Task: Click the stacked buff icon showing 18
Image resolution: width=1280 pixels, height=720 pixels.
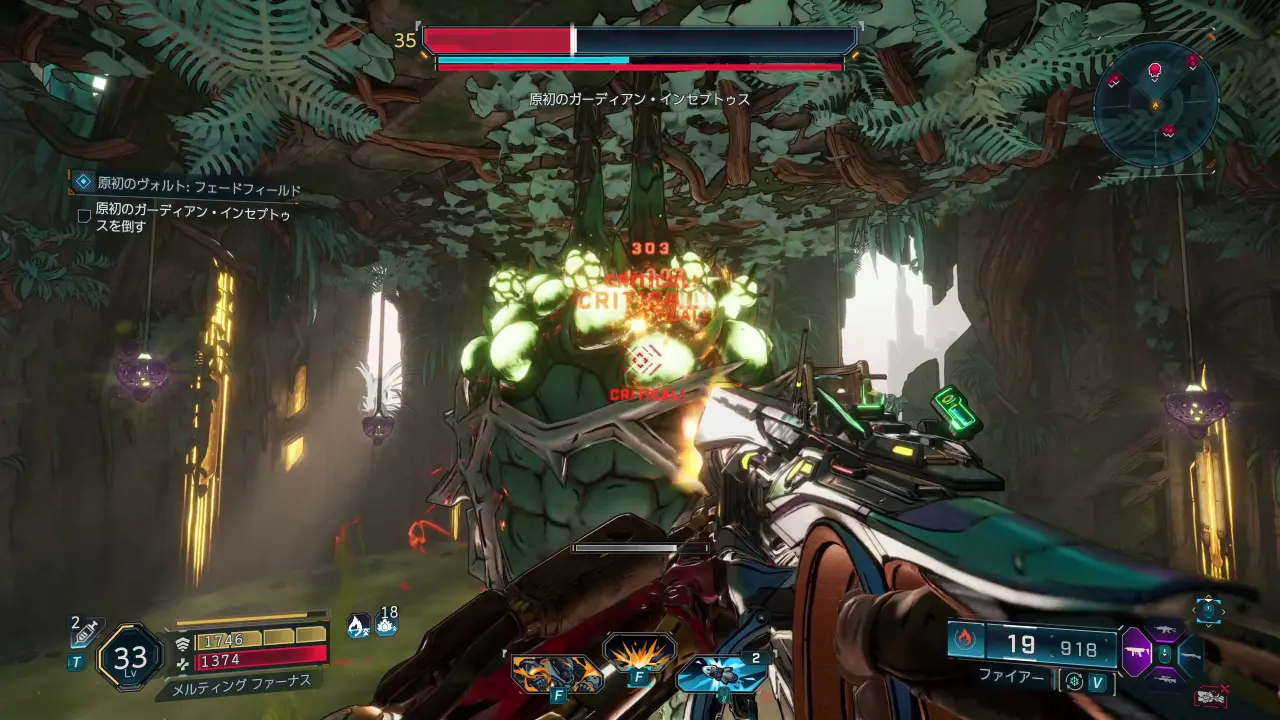Action: click(x=386, y=624)
